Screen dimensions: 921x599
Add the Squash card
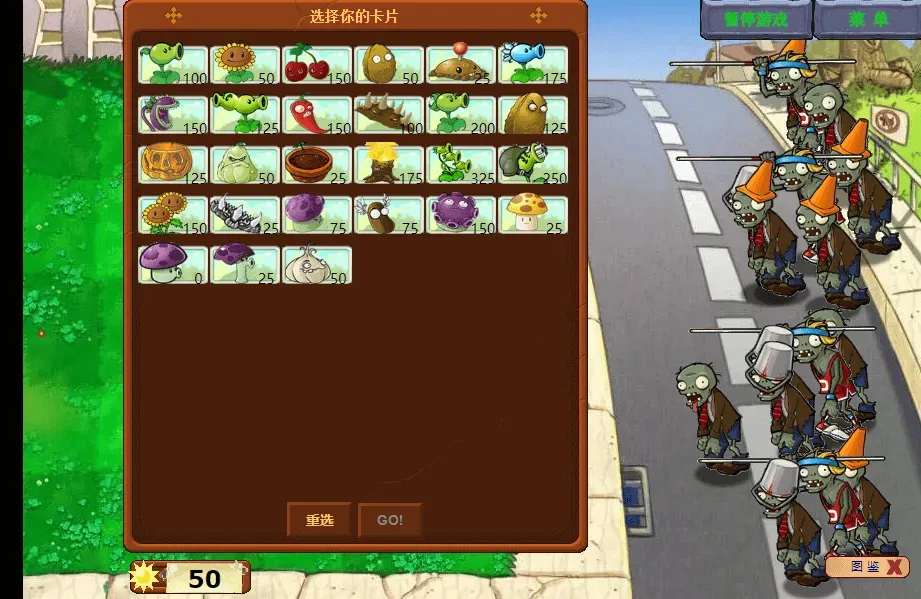(245, 165)
